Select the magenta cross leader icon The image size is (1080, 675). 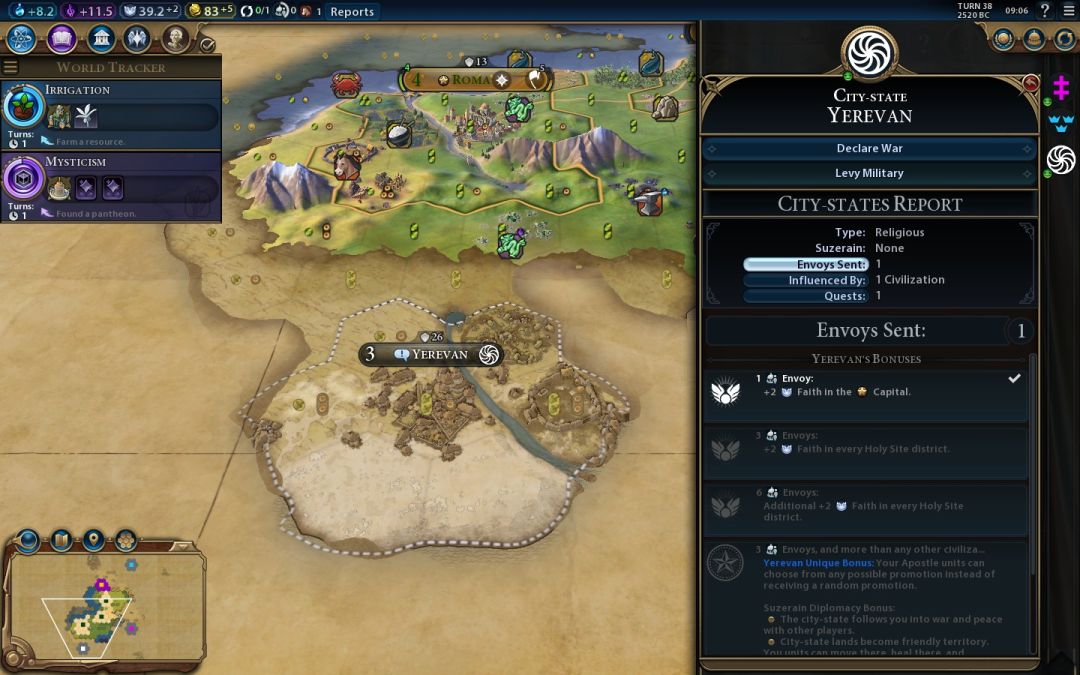(x=1060, y=89)
